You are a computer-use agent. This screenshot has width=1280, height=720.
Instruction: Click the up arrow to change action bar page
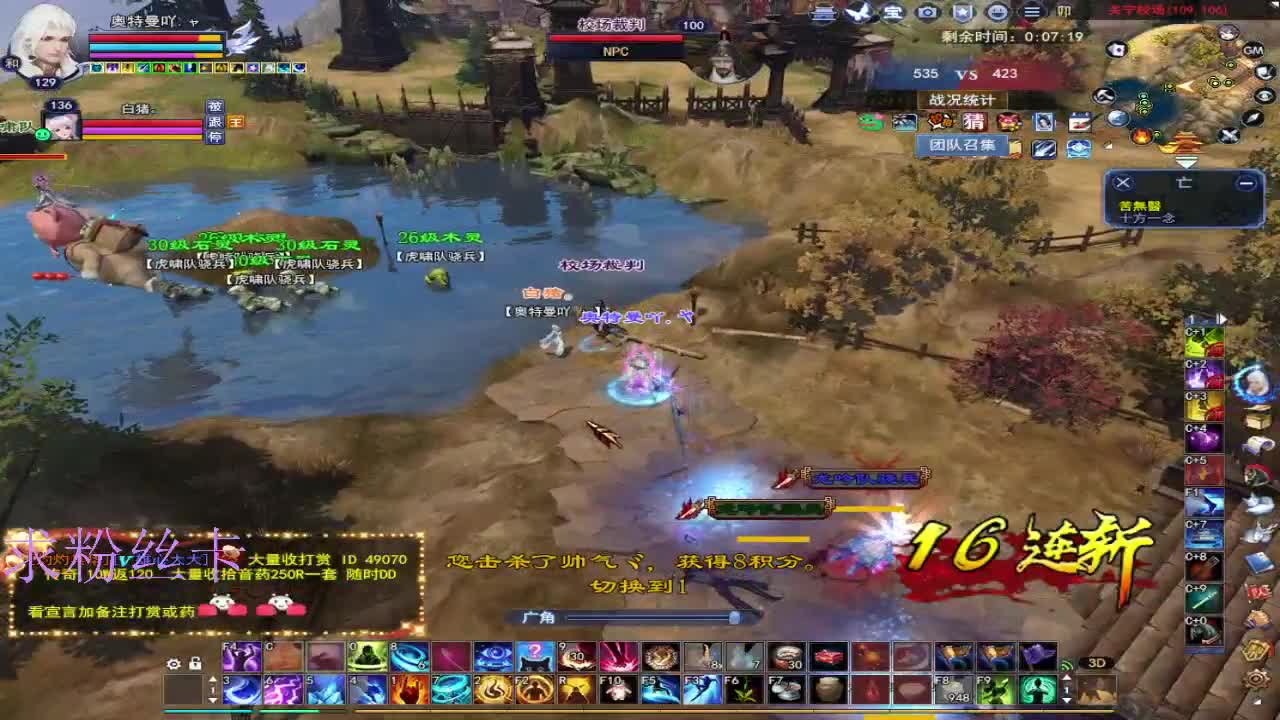[212, 678]
